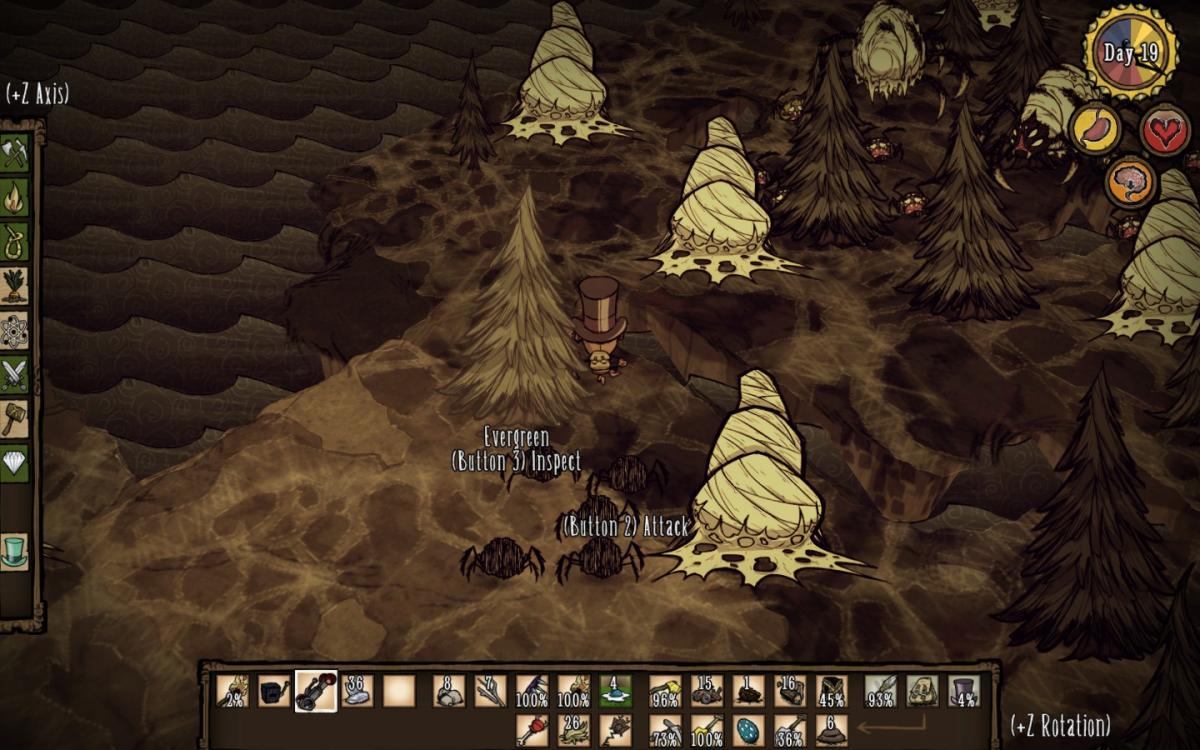This screenshot has height=750, width=1200.
Task: Select the stack of 26 cut grass
Action: [x=573, y=730]
